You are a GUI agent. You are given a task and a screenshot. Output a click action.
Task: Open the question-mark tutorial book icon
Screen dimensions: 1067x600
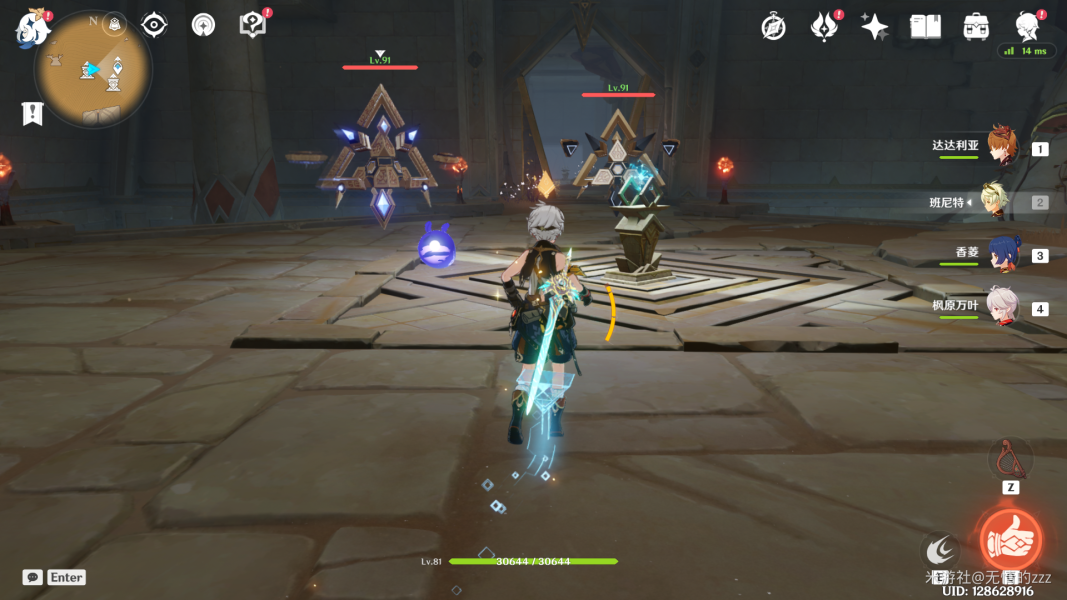coord(253,25)
